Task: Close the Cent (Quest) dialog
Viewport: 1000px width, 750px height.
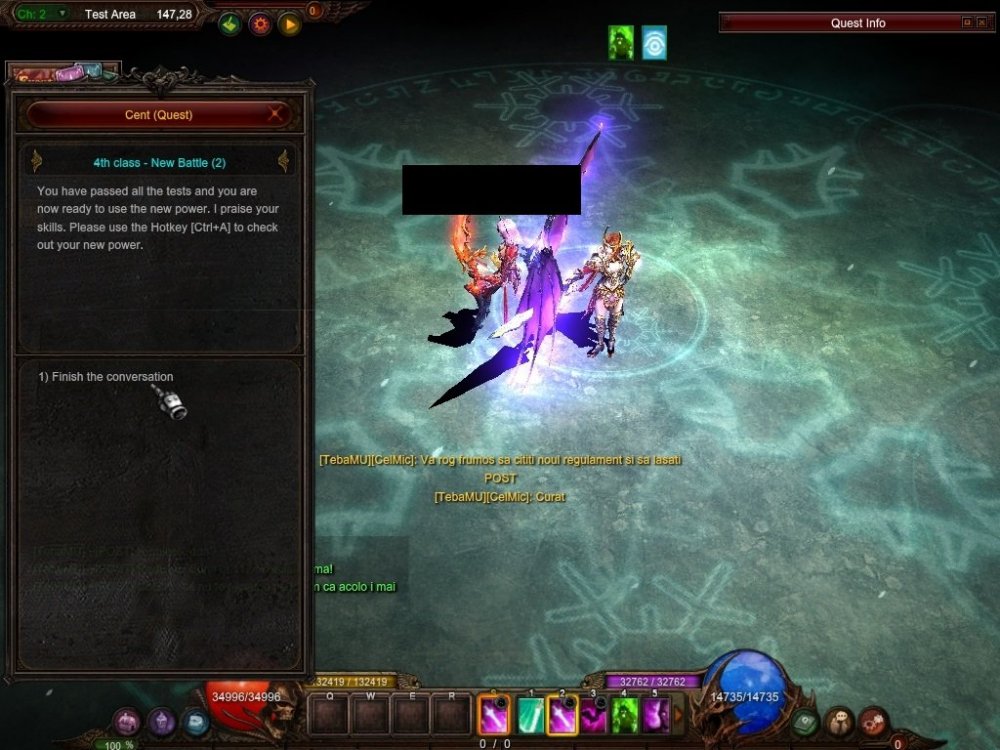Action: click(x=274, y=115)
